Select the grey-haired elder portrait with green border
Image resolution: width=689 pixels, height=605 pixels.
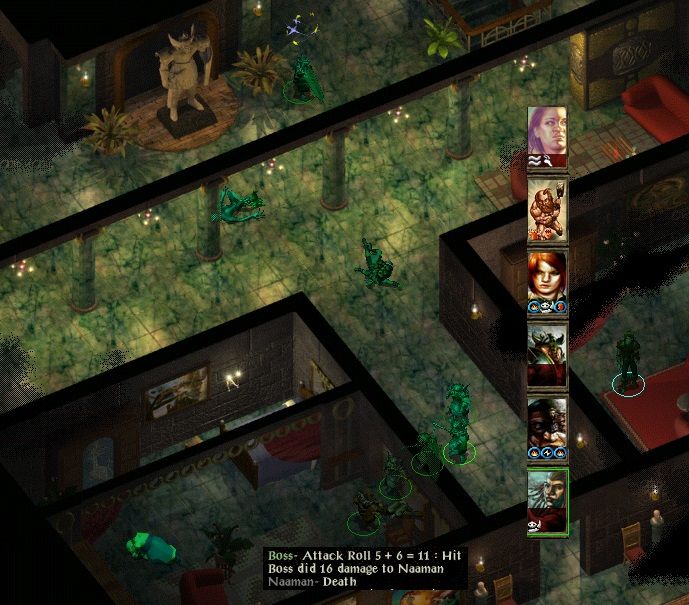click(547, 498)
